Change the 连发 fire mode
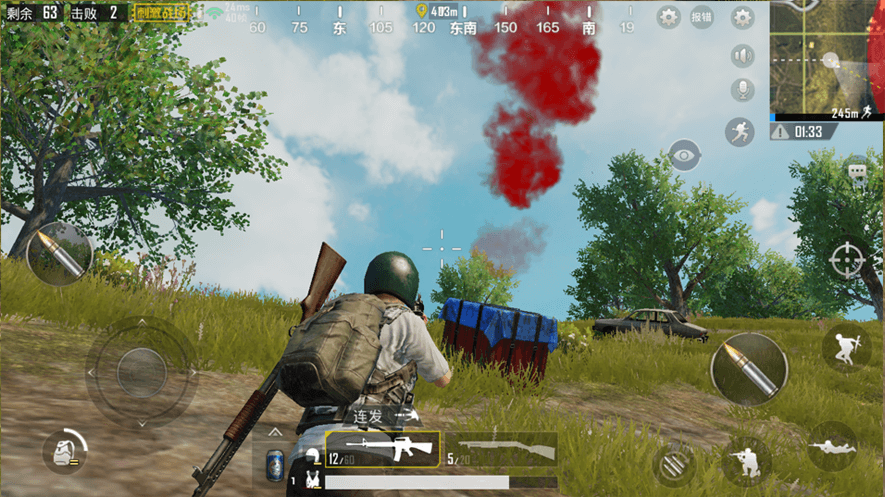885x497 pixels. tap(380, 415)
